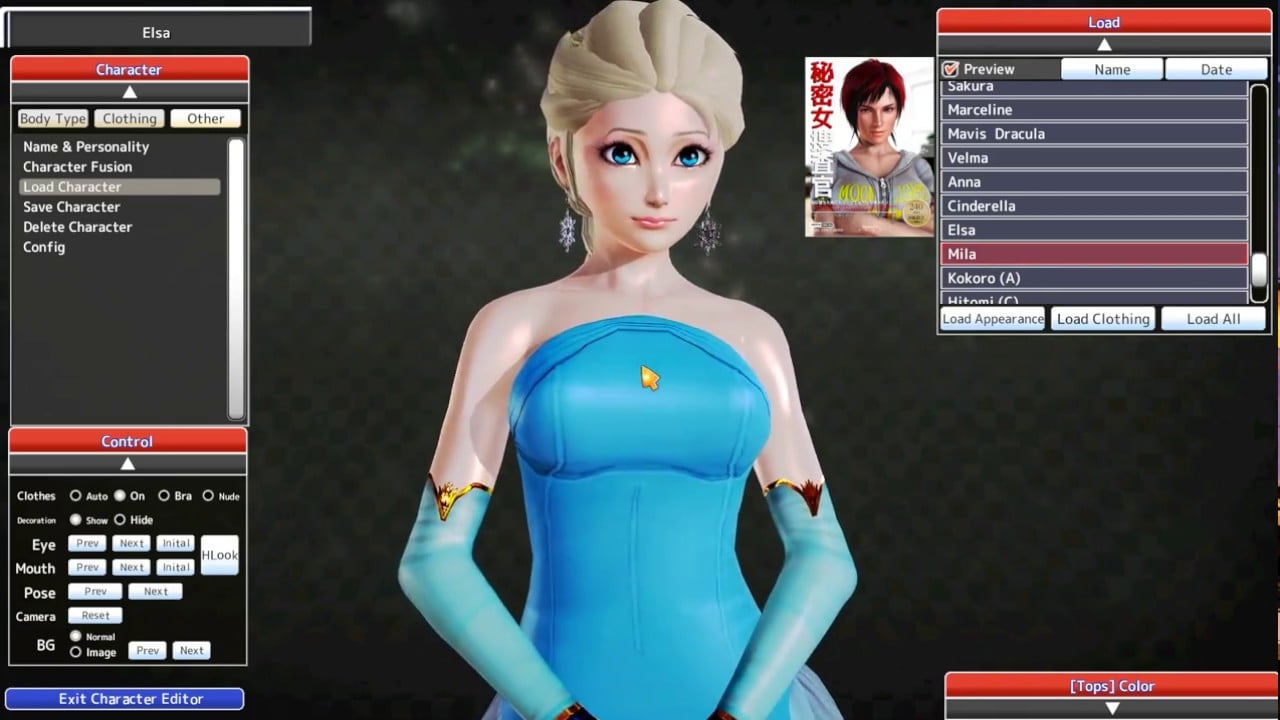The width and height of the screenshot is (1280, 720).
Task: Sort the character list by Date
Action: (1216, 69)
